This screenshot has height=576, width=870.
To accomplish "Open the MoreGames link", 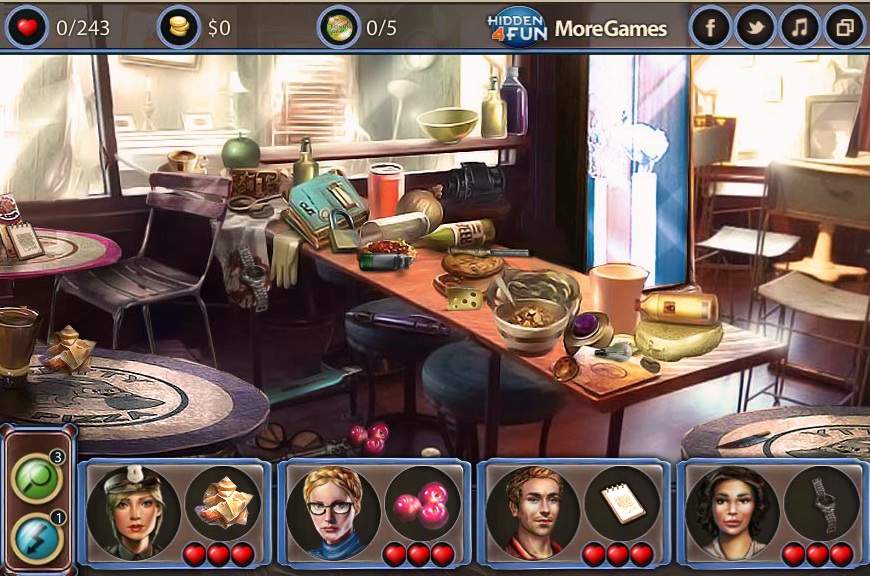I will pos(610,29).
